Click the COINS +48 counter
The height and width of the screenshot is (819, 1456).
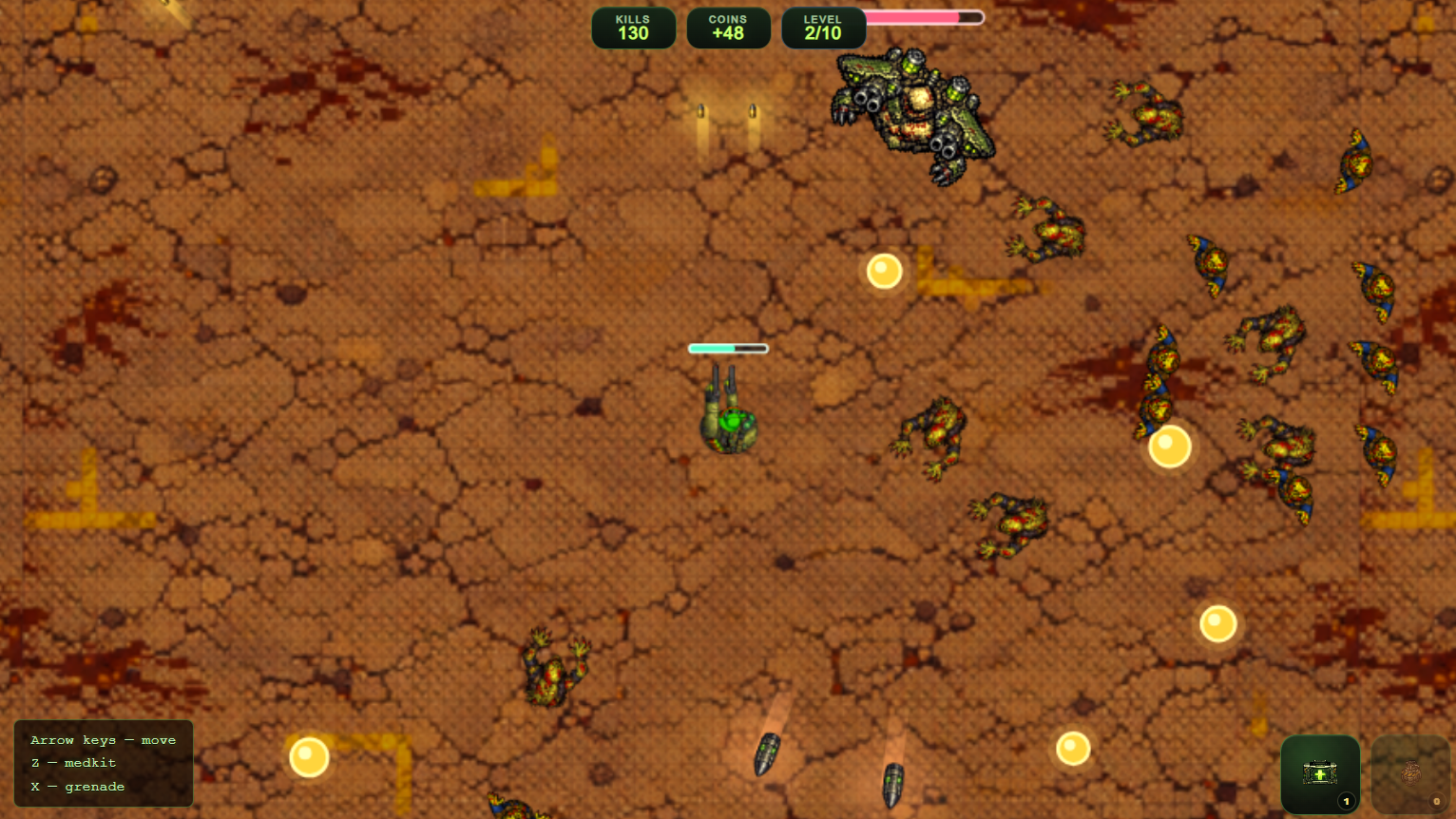728,27
